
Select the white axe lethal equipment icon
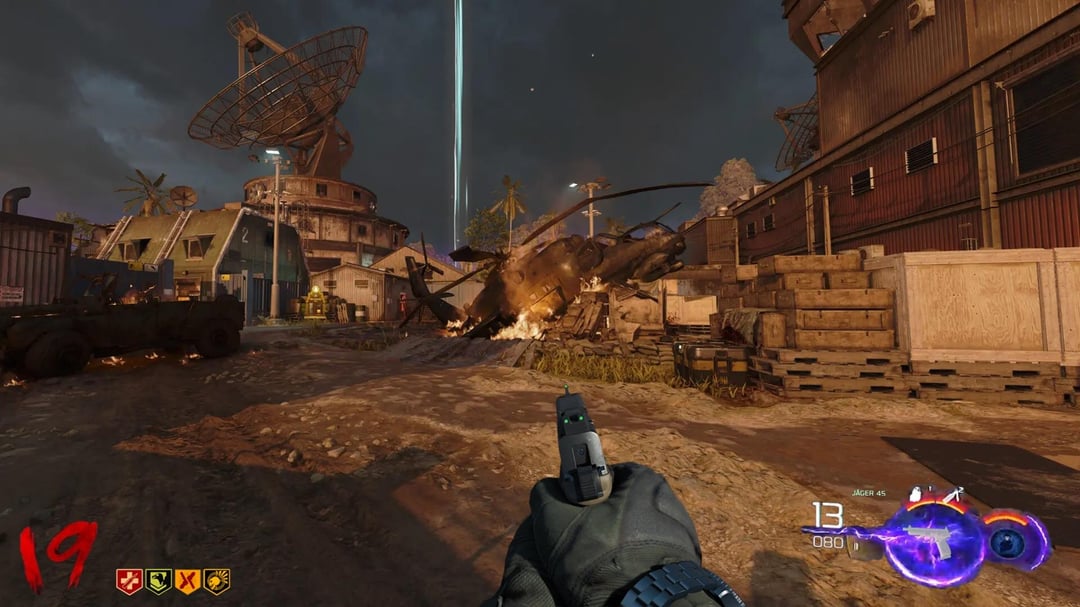point(952,494)
